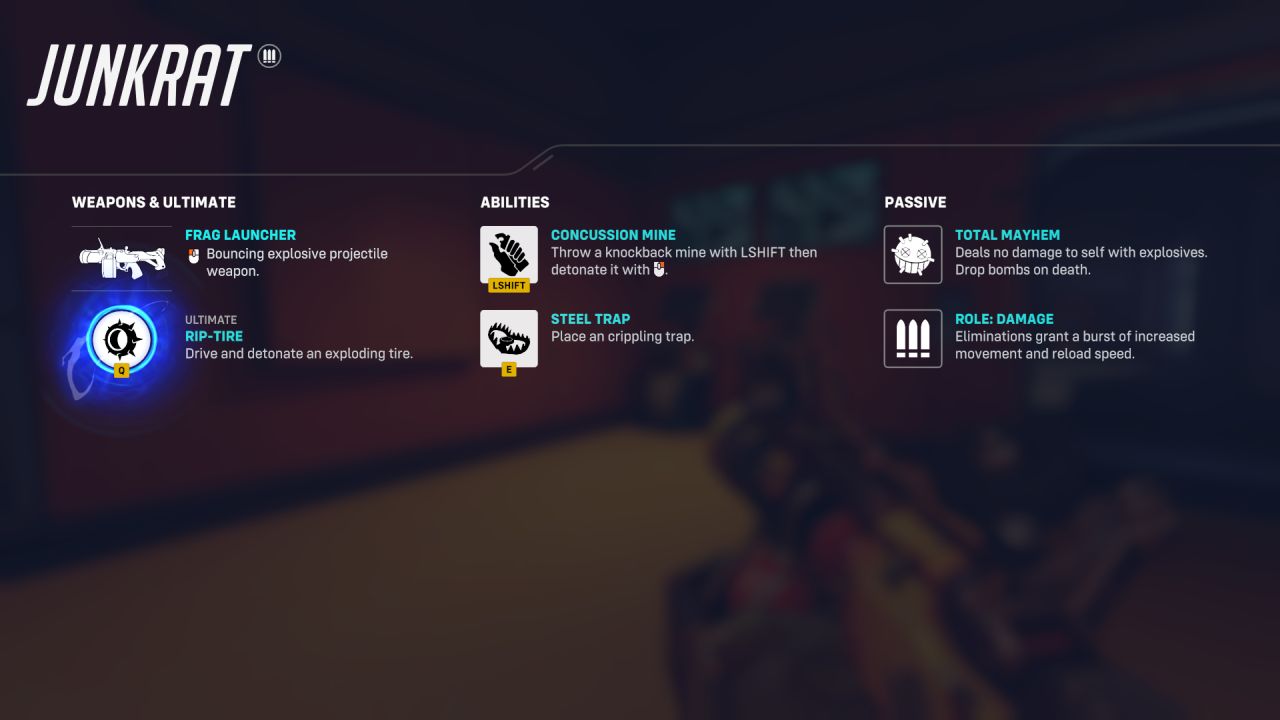Select the Concussion Mine ability icon

tap(509, 256)
